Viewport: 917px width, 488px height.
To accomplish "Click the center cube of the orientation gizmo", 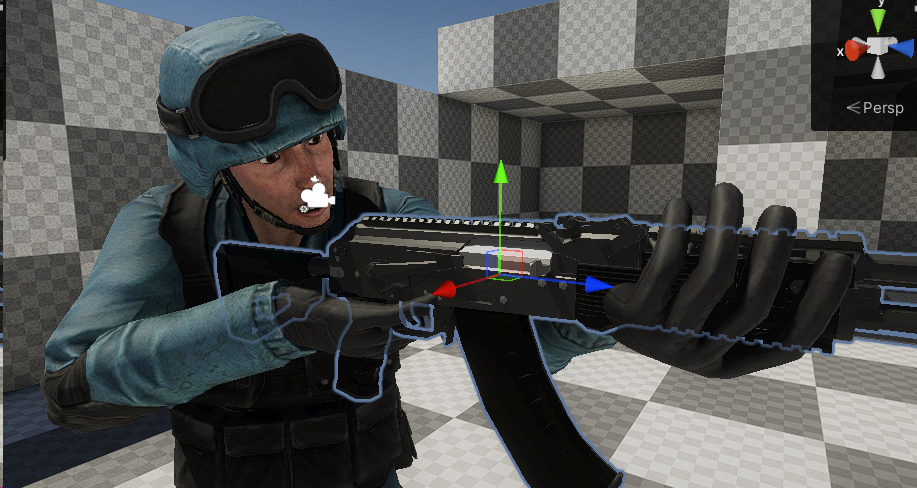I will (x=879, y=47).
